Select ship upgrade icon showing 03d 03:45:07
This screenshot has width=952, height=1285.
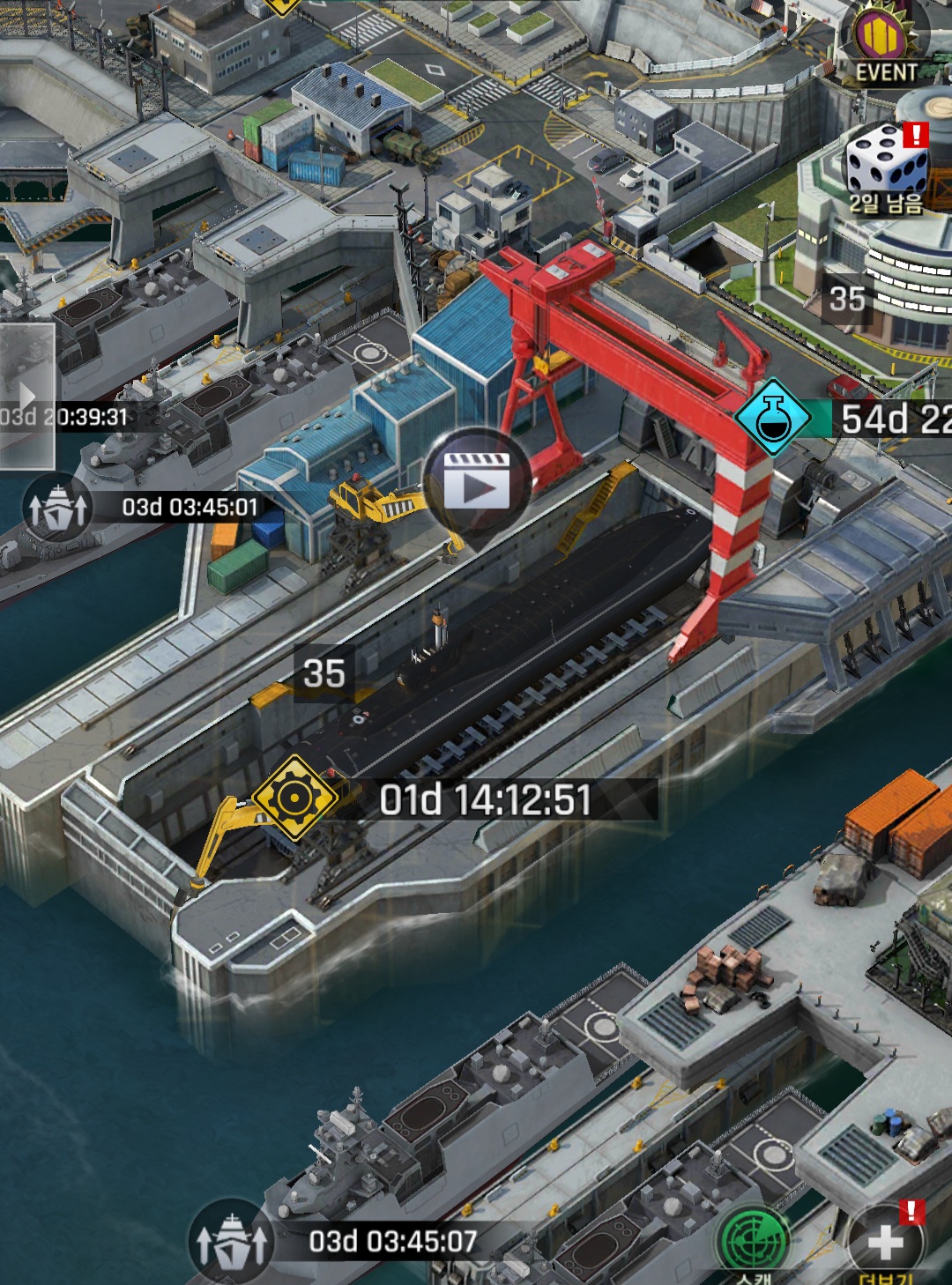(x=232, y=1242)
